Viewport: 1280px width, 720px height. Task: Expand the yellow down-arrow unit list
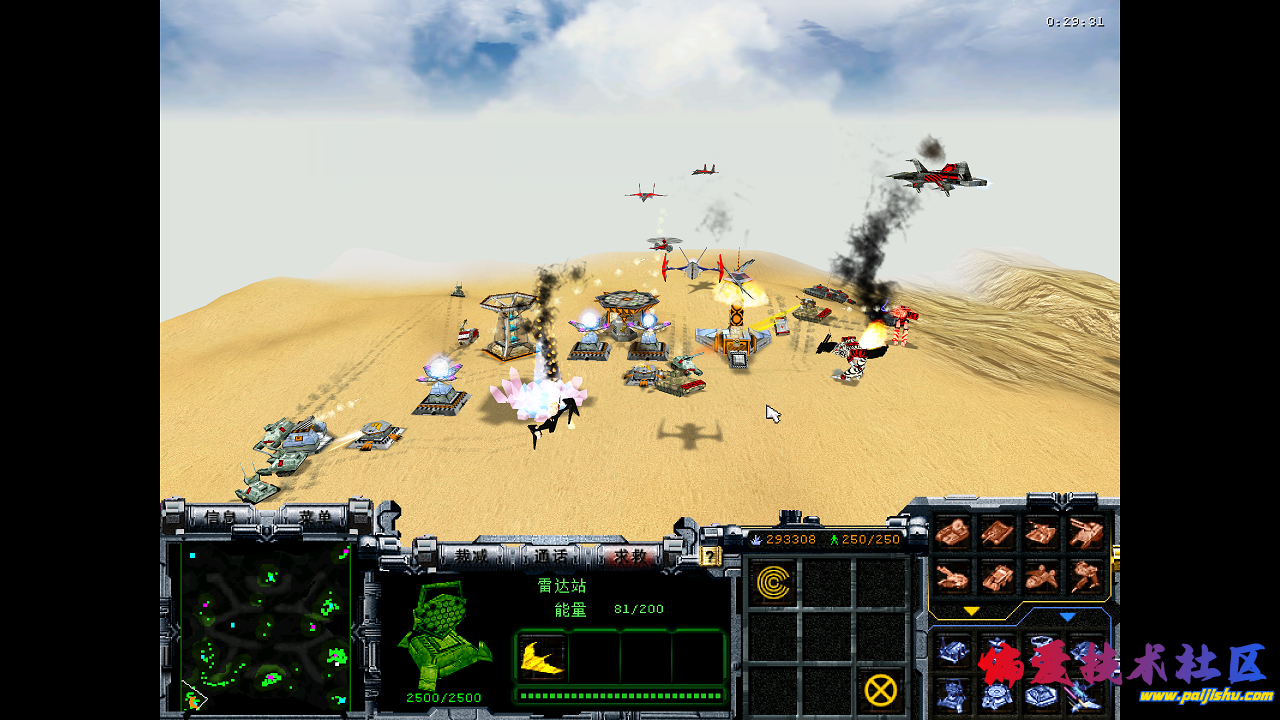pyautogui.click(x=971, y=611)
